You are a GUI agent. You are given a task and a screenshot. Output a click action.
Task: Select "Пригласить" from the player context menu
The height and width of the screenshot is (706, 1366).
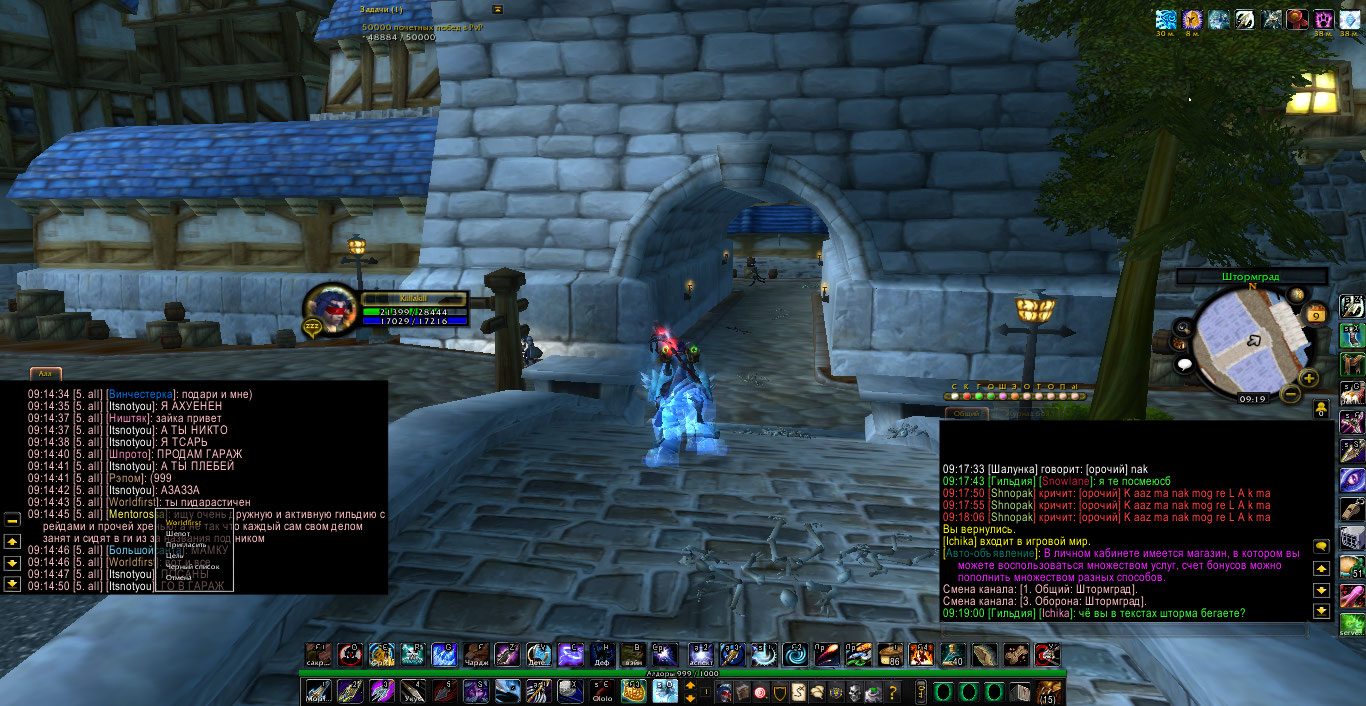pyautogui.click(x=184, y=545)
